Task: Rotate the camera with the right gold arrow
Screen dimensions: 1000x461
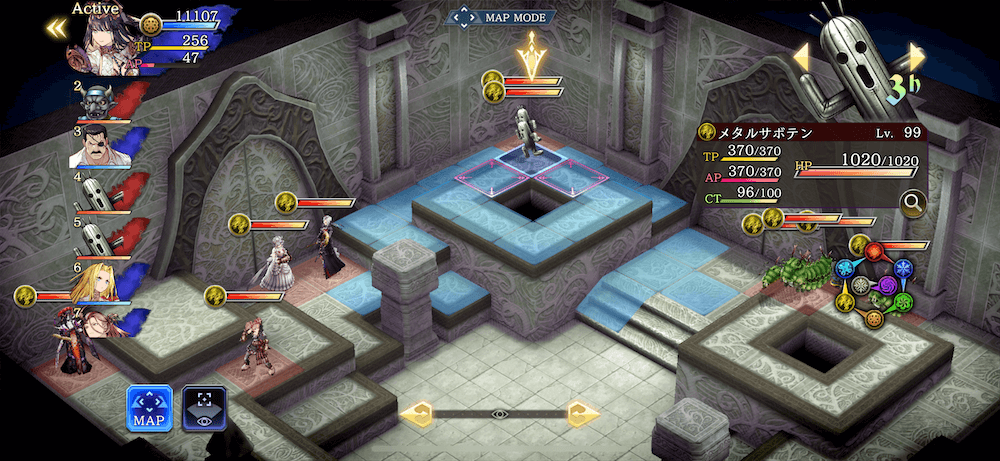Action: [583, 413]
